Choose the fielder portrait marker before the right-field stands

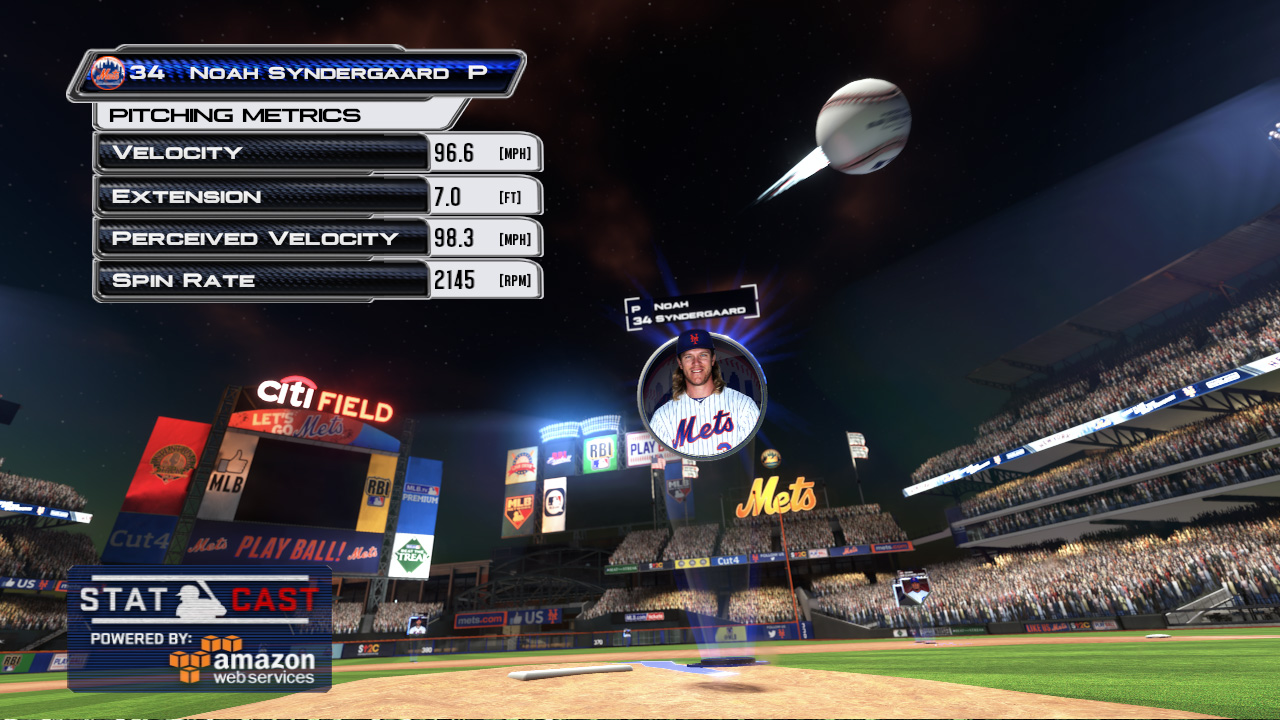(x=912, y=589)
